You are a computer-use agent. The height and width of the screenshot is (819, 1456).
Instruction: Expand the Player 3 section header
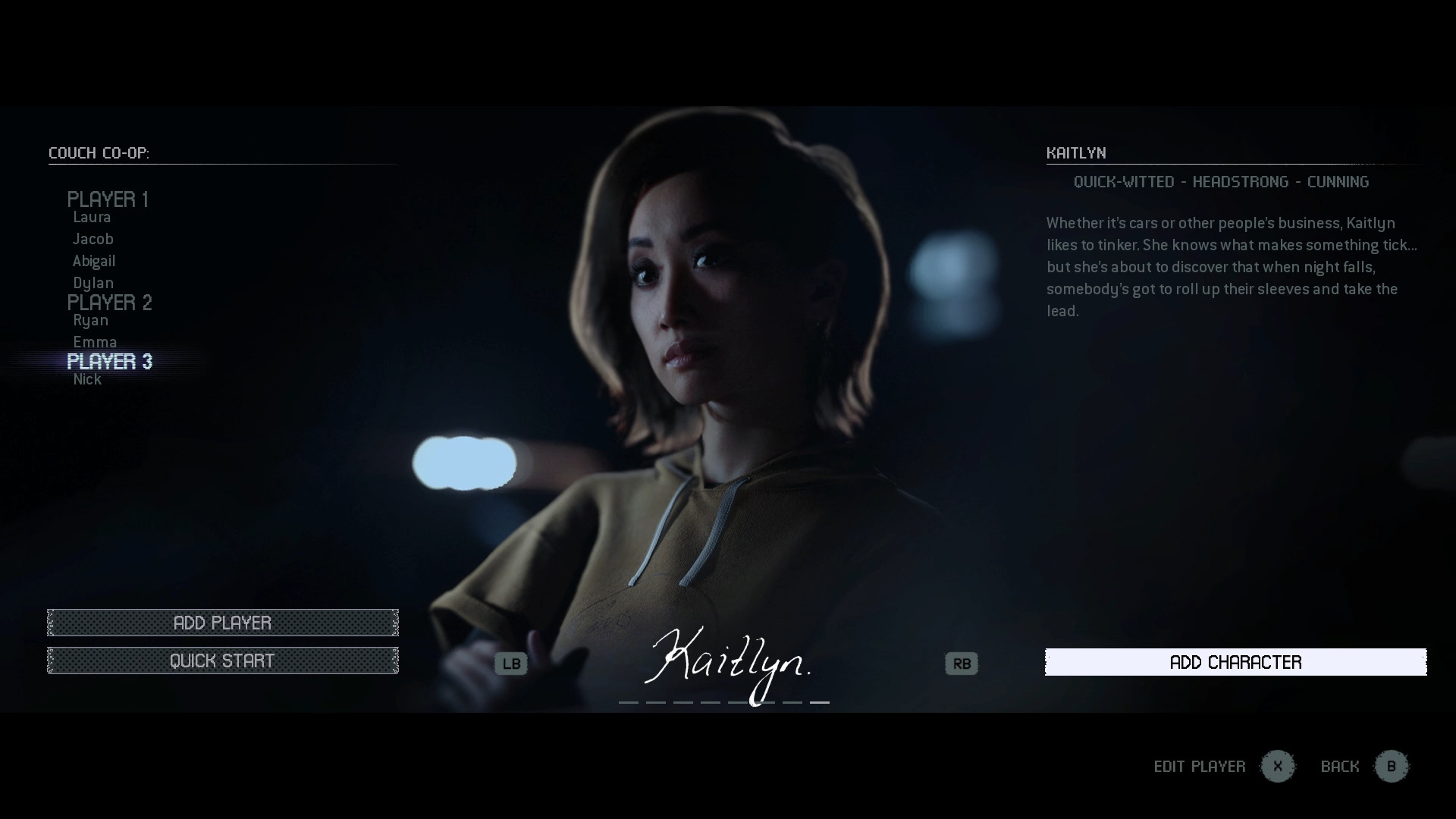click(109, 362)
